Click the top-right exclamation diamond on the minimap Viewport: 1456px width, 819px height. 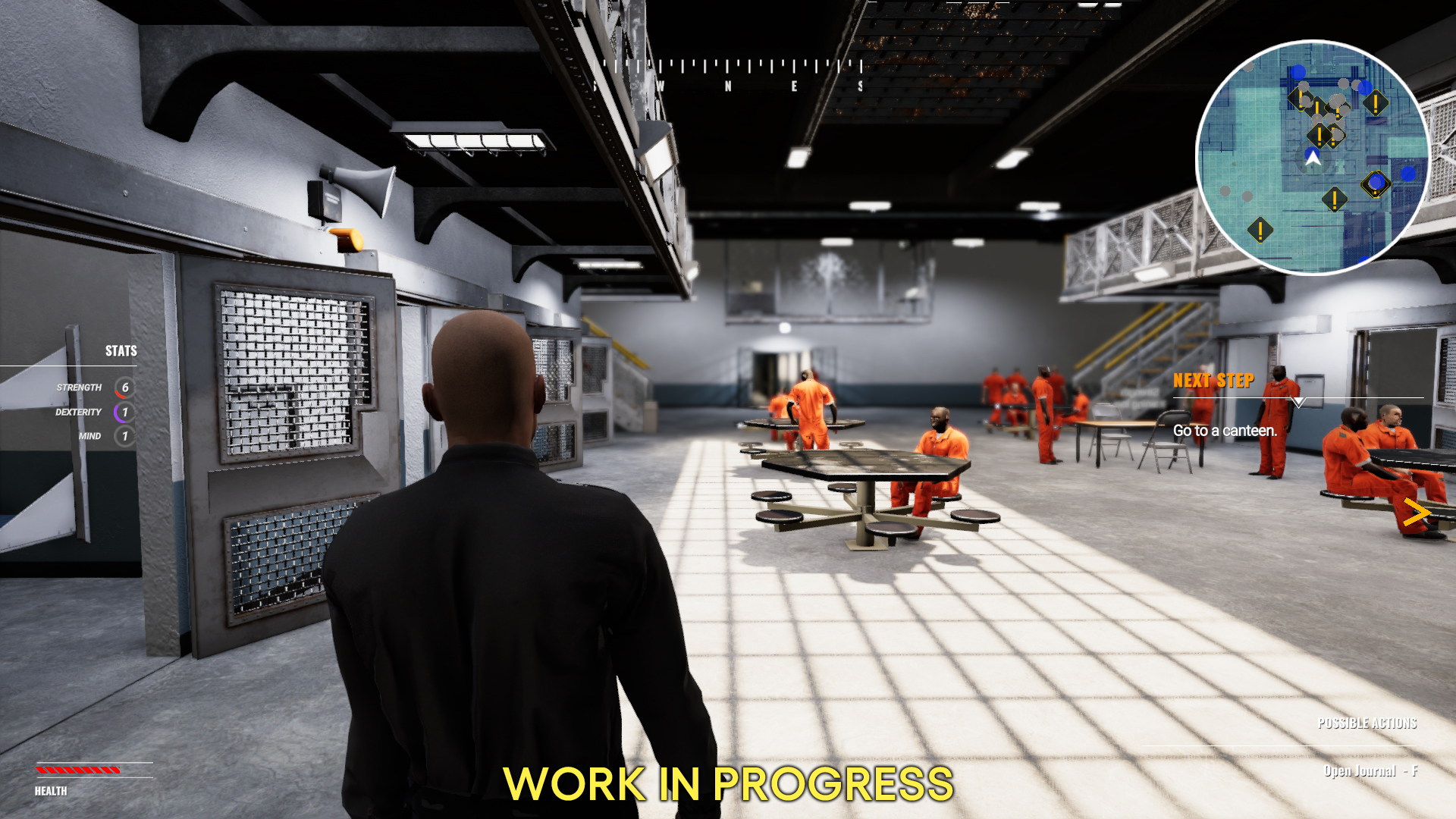(x=1376, y=102)
